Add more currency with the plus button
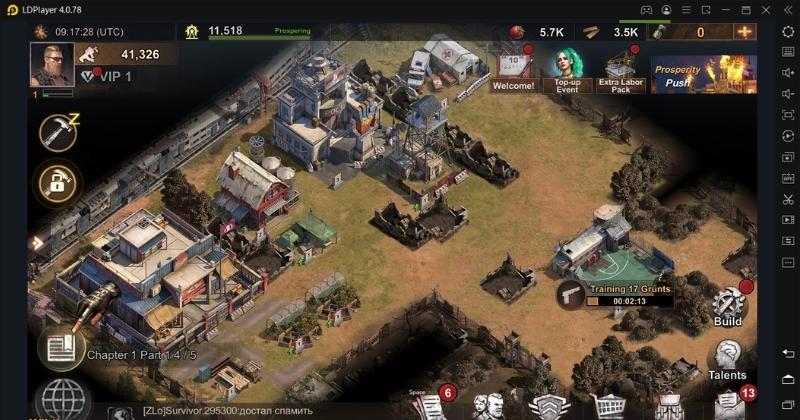Screen dimensions: 800x420 (744, 32)
